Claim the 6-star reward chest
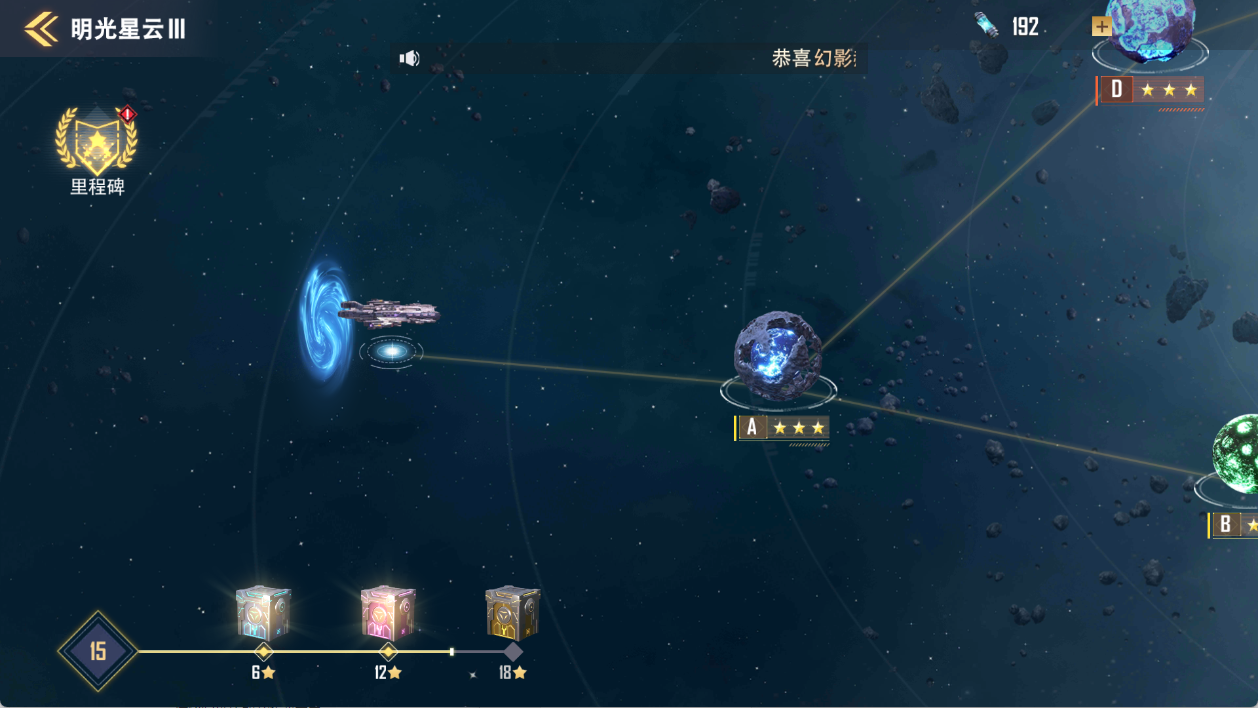 point(263,612)
